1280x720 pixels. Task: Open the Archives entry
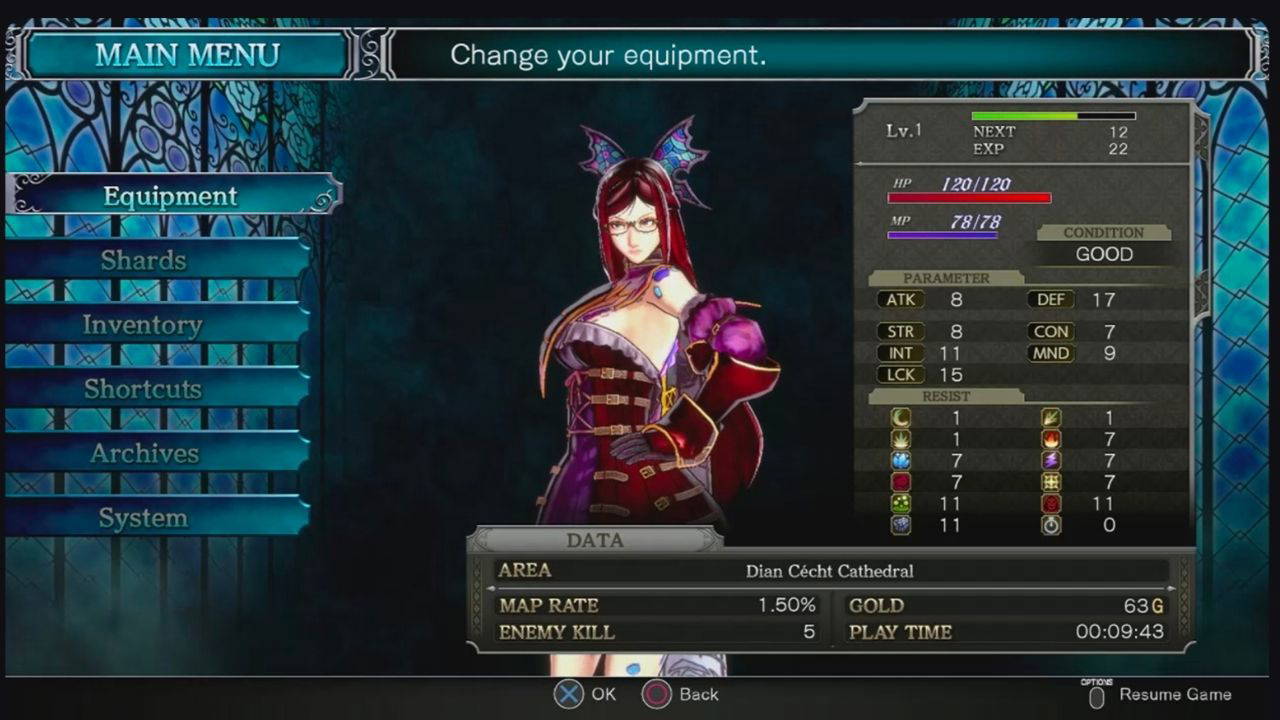pyautogui.click(x=144, y=454)
